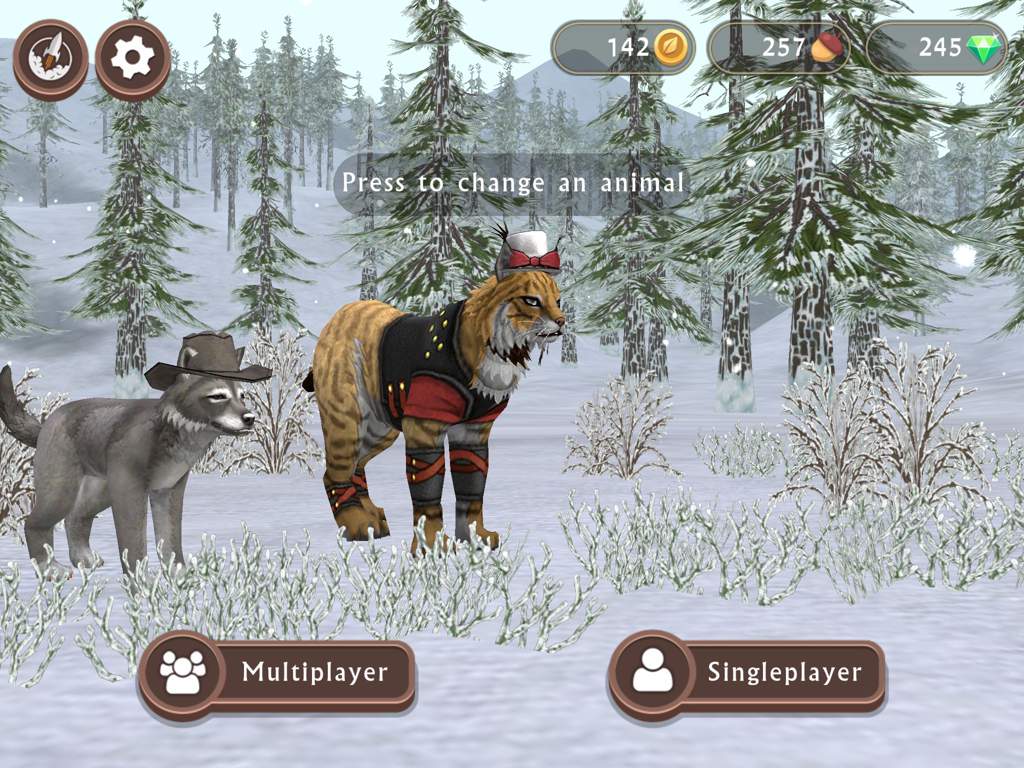Open the settings gear menu

[x=133, y=59]
